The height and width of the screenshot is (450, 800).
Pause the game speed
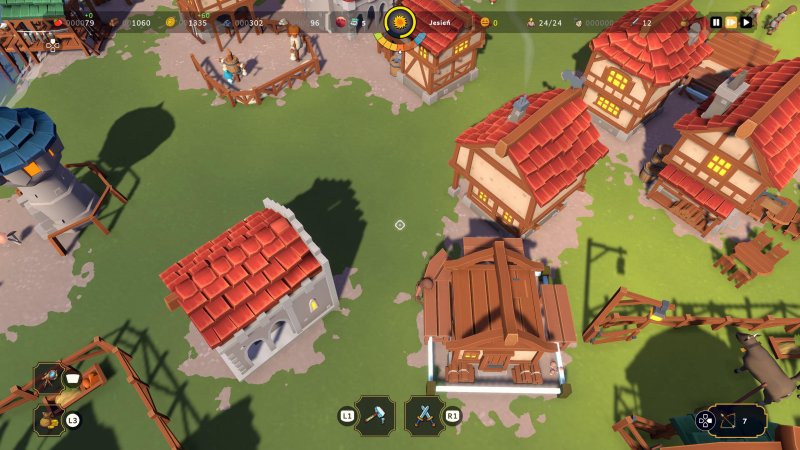pos(716,22)
